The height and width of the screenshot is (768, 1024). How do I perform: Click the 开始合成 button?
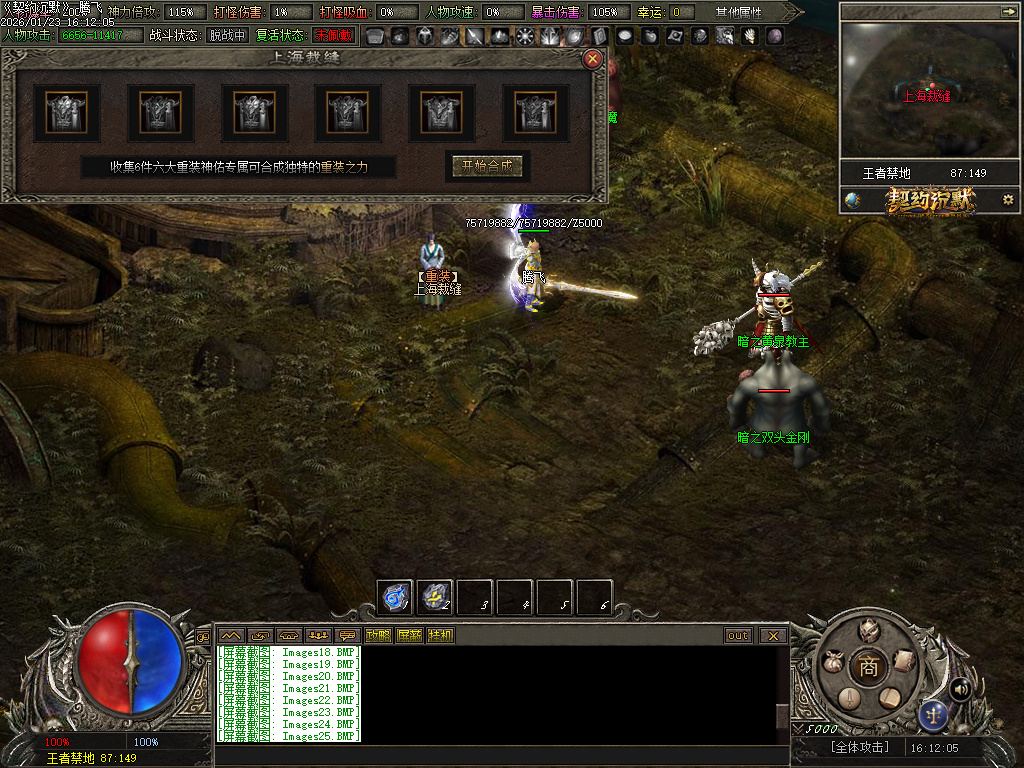tap(488, 167)
